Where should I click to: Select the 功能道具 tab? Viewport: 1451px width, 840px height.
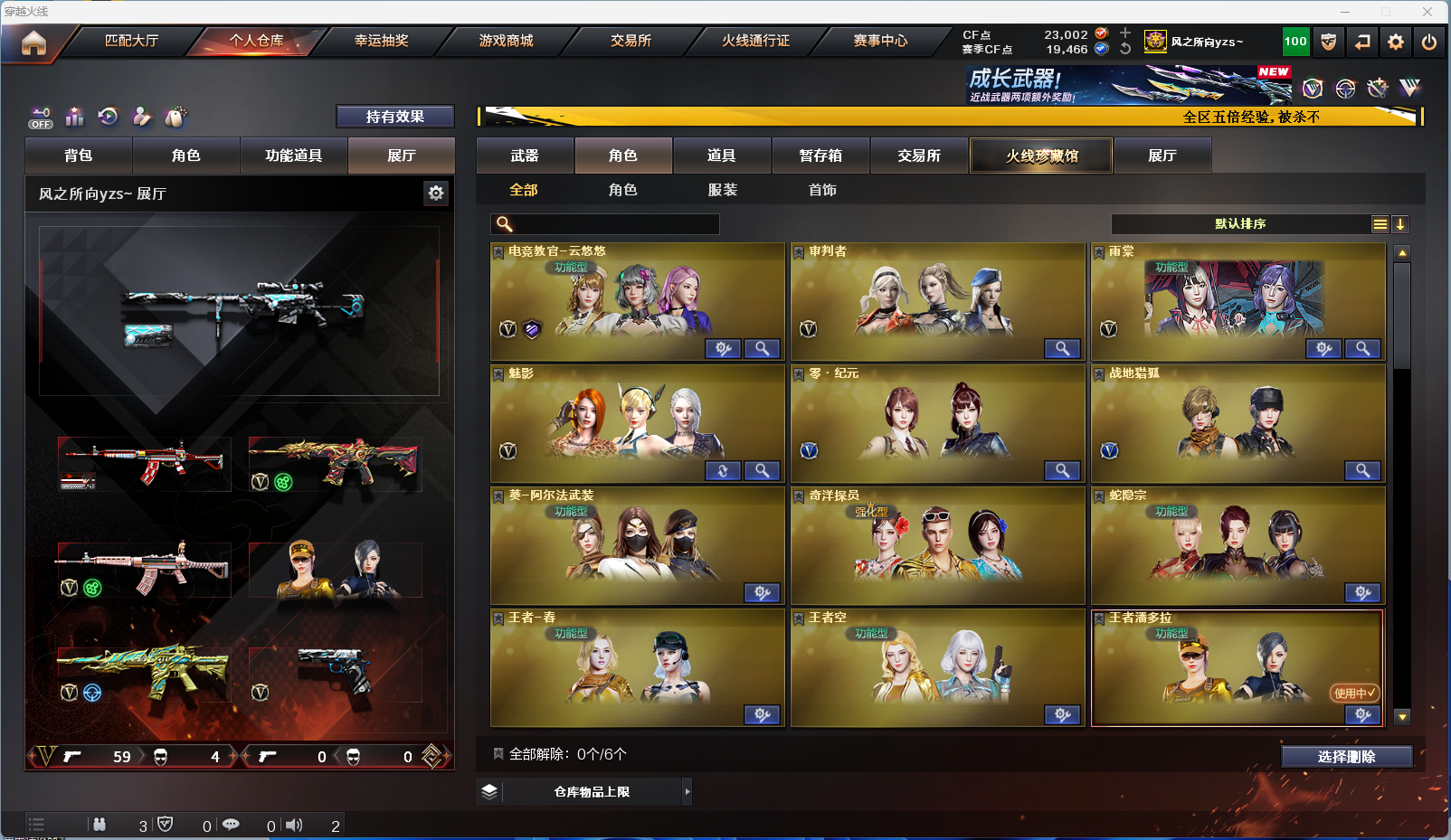point(293,156)
